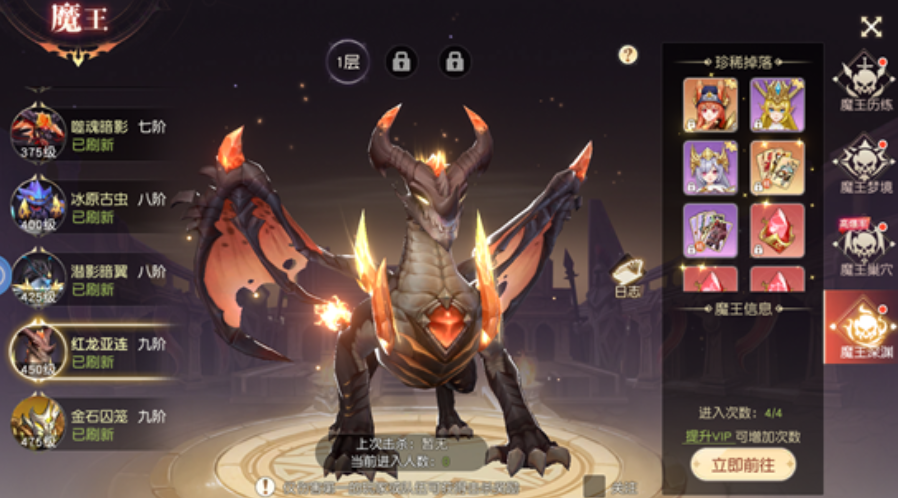Image resolution: width=898 pixels, height=498 pixels.
Task: Tap 立即前往 to enter now
Action: [x=742, y=464]
